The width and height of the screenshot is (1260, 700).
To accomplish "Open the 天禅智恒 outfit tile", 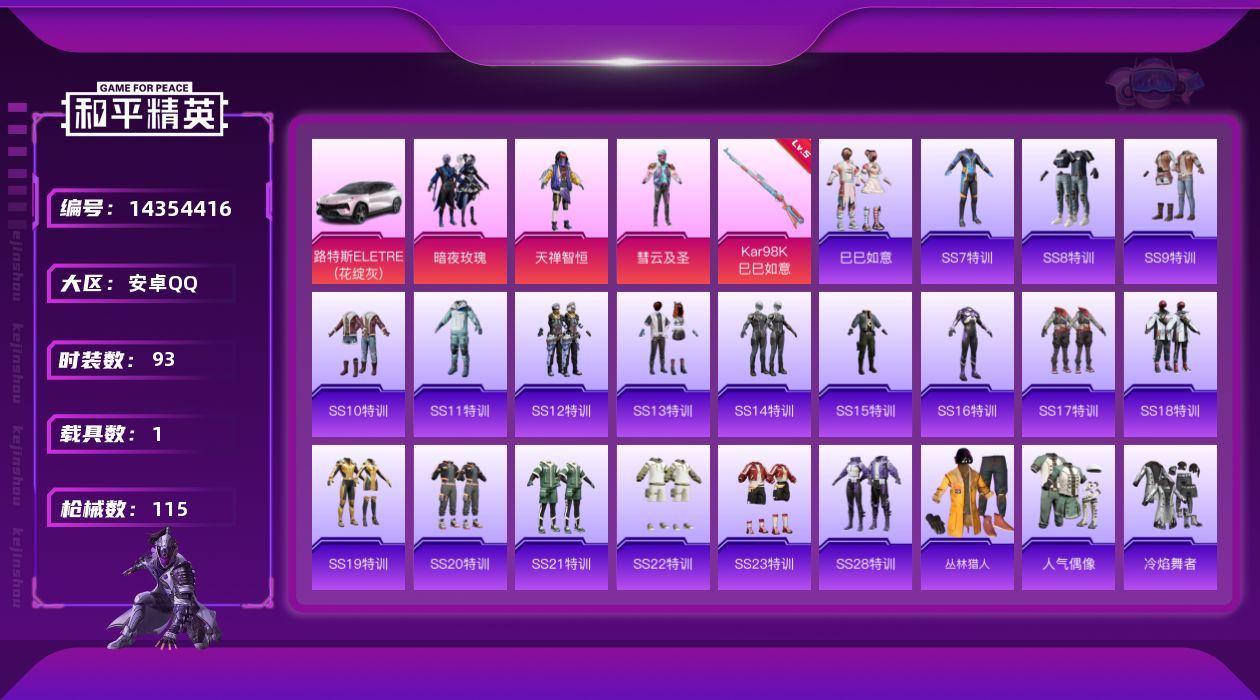I will click(x=561, y=211).
